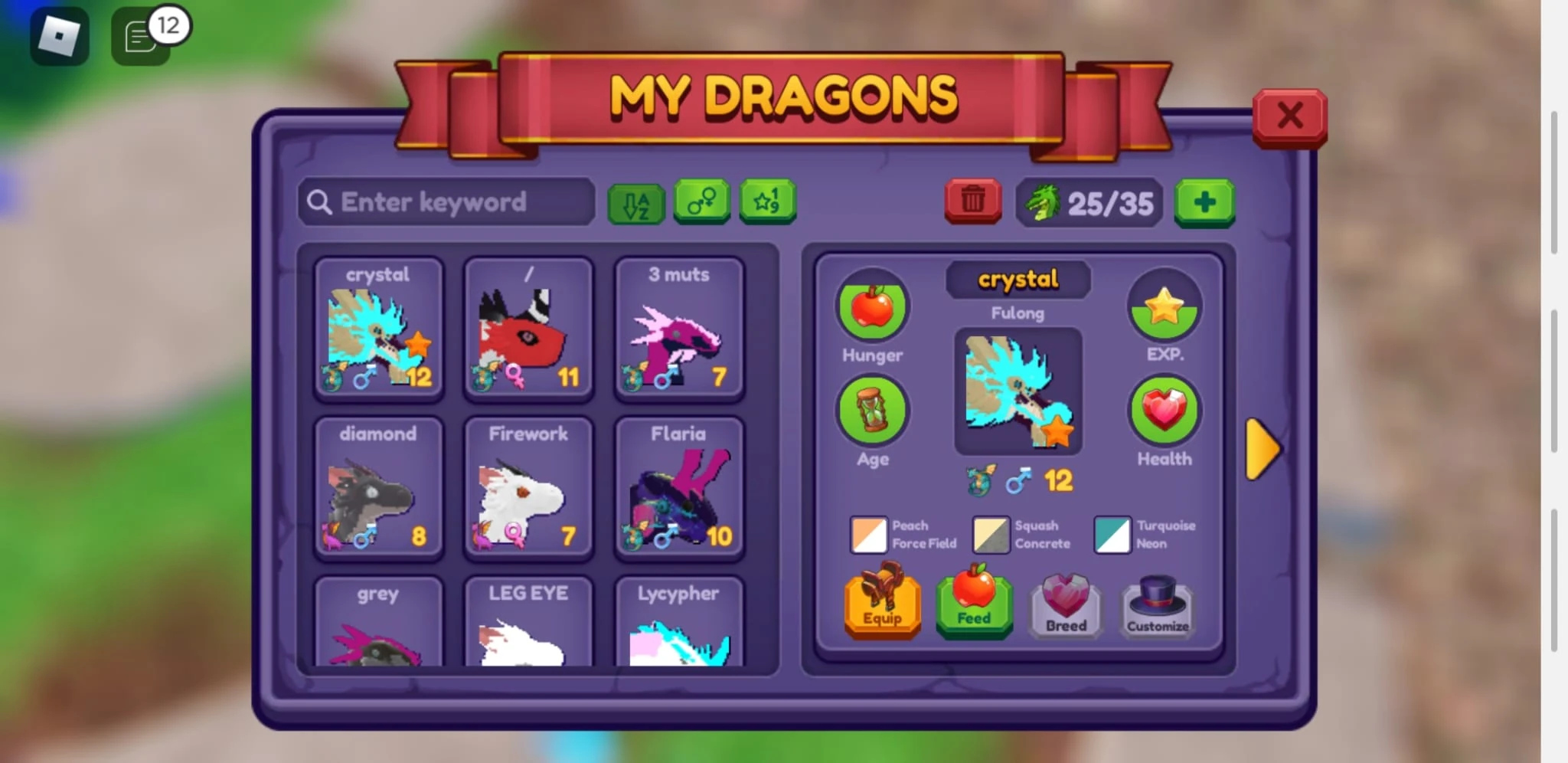Open the Roblox menu icon top-left
Viewport: 1568px width, 763px height.
(59, 34)
